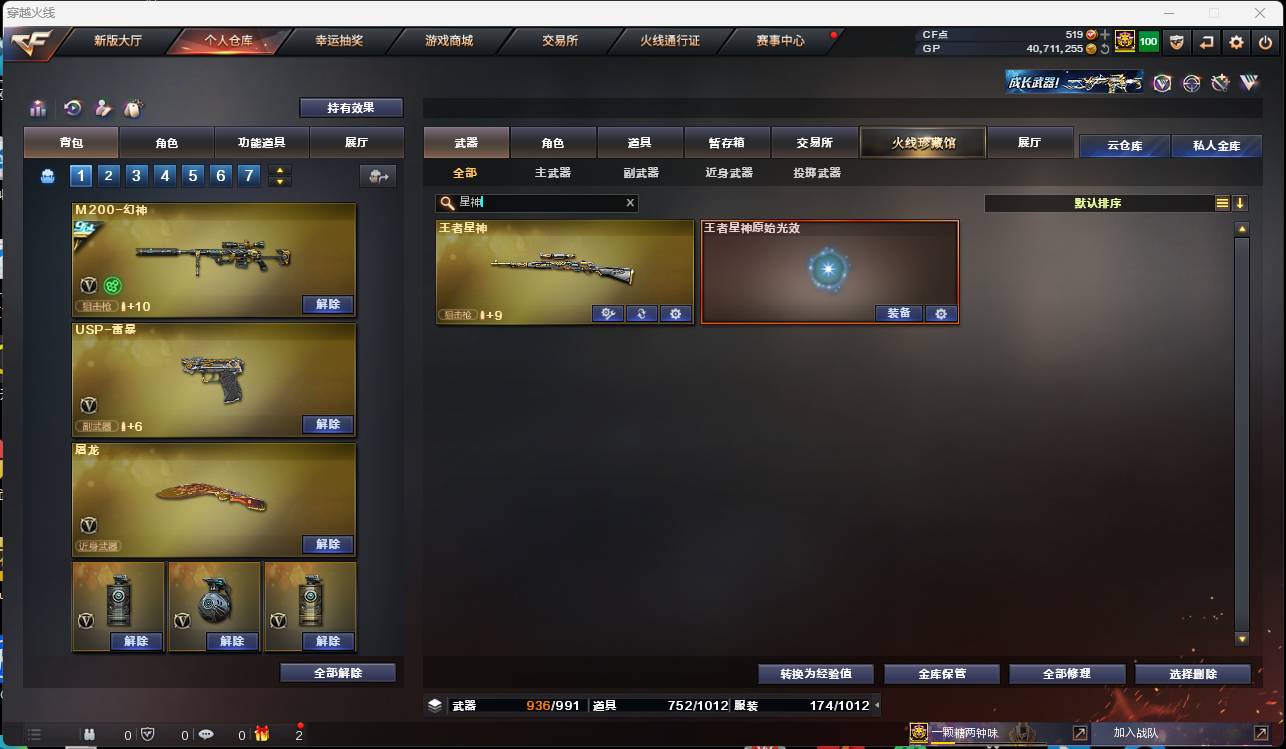Equip 王者星神原始光效 with the 装备 button

pyautogui.click(x=899, y=313)
